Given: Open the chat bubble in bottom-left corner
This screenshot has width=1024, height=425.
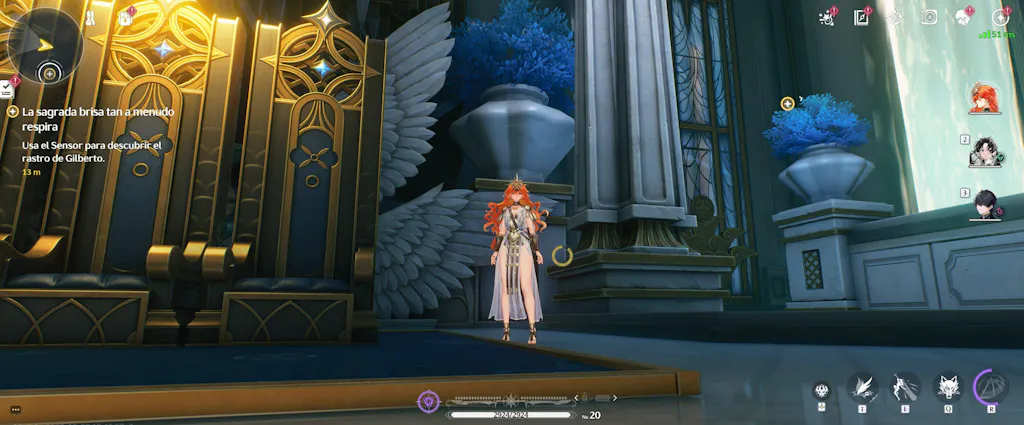Looking at the screenshot, I should point(14,409).
